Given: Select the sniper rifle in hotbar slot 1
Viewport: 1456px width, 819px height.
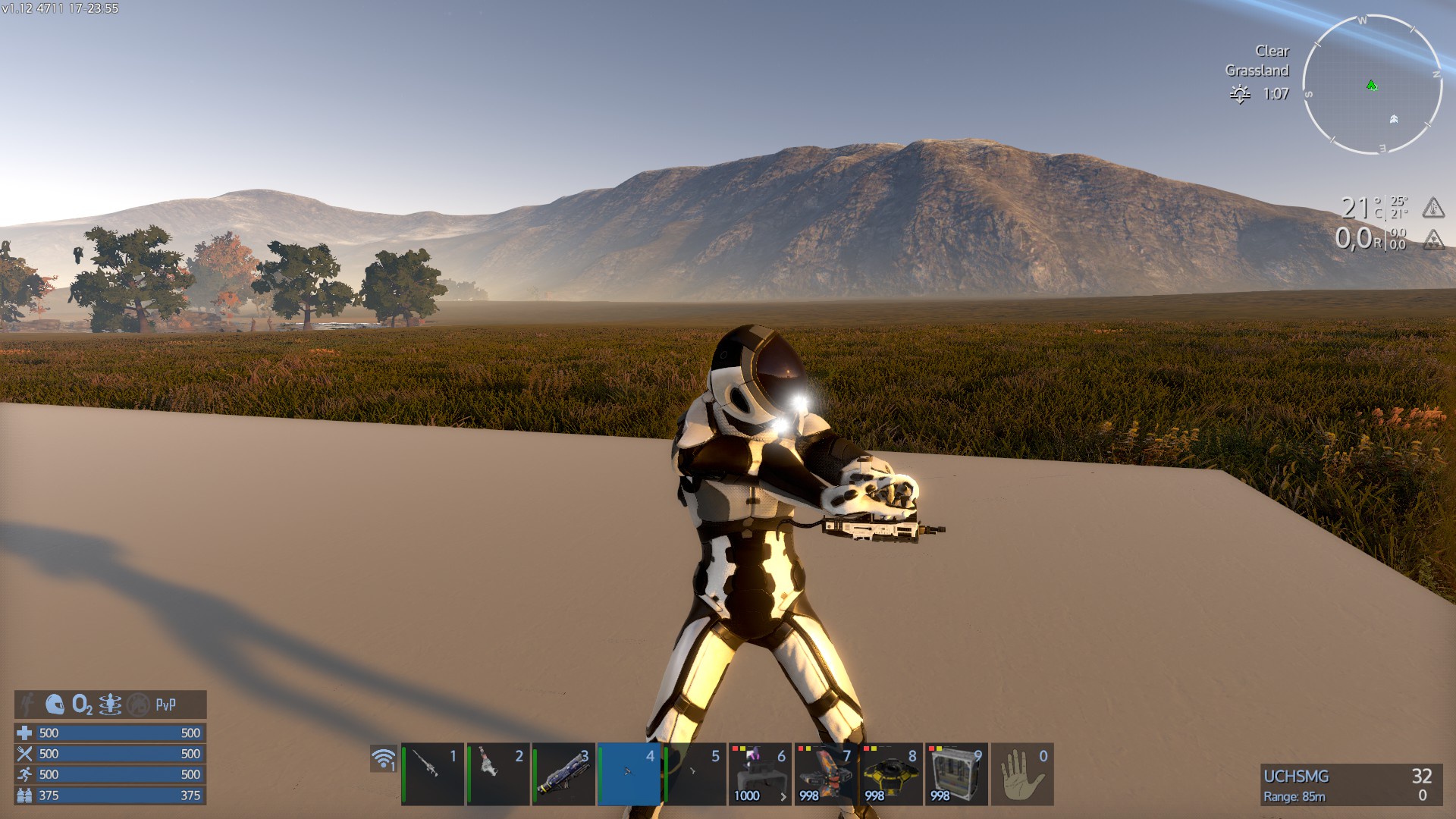Looking at the screenshot, I should click(432, 773).
